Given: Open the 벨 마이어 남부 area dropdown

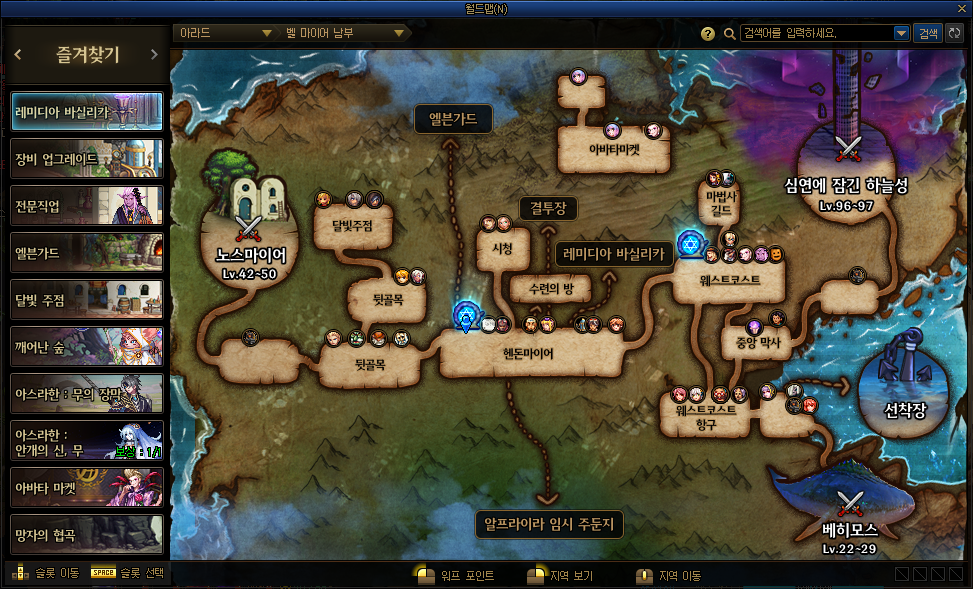Looking at the screenshot, I should 343,33.
